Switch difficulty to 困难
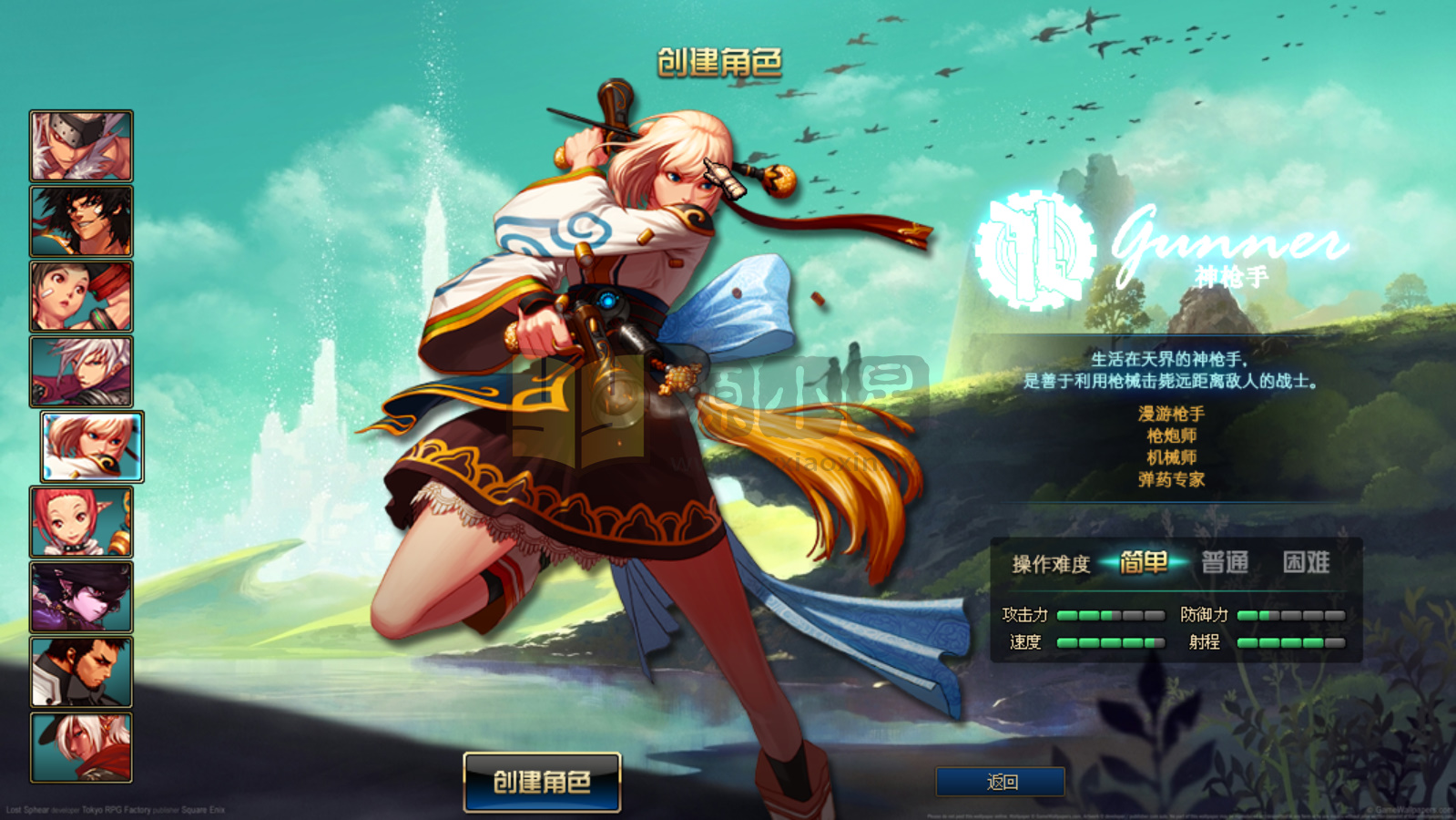Screen dimensions: 1456x820 click(x=1308, y=563)
